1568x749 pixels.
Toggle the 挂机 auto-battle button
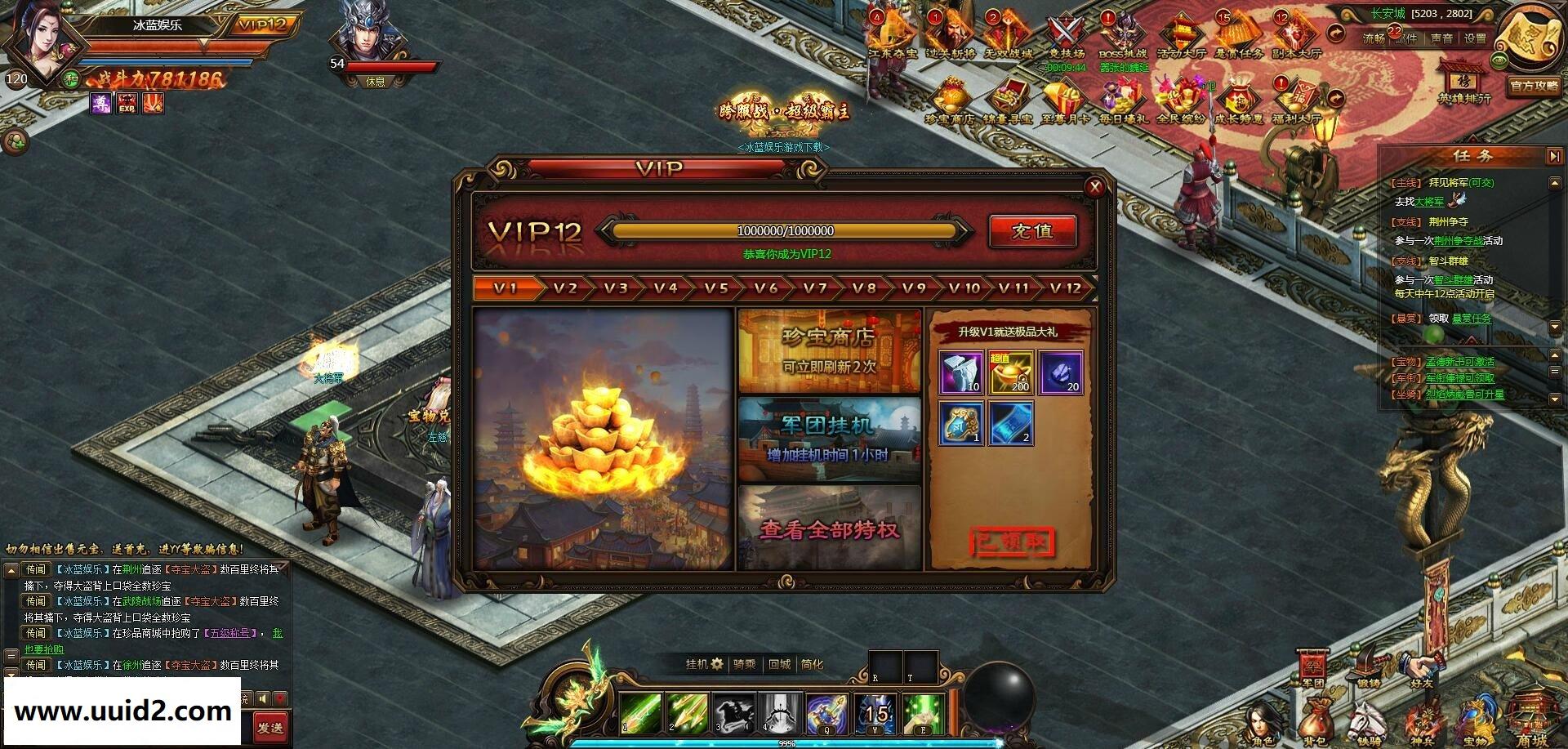point(704,664)
